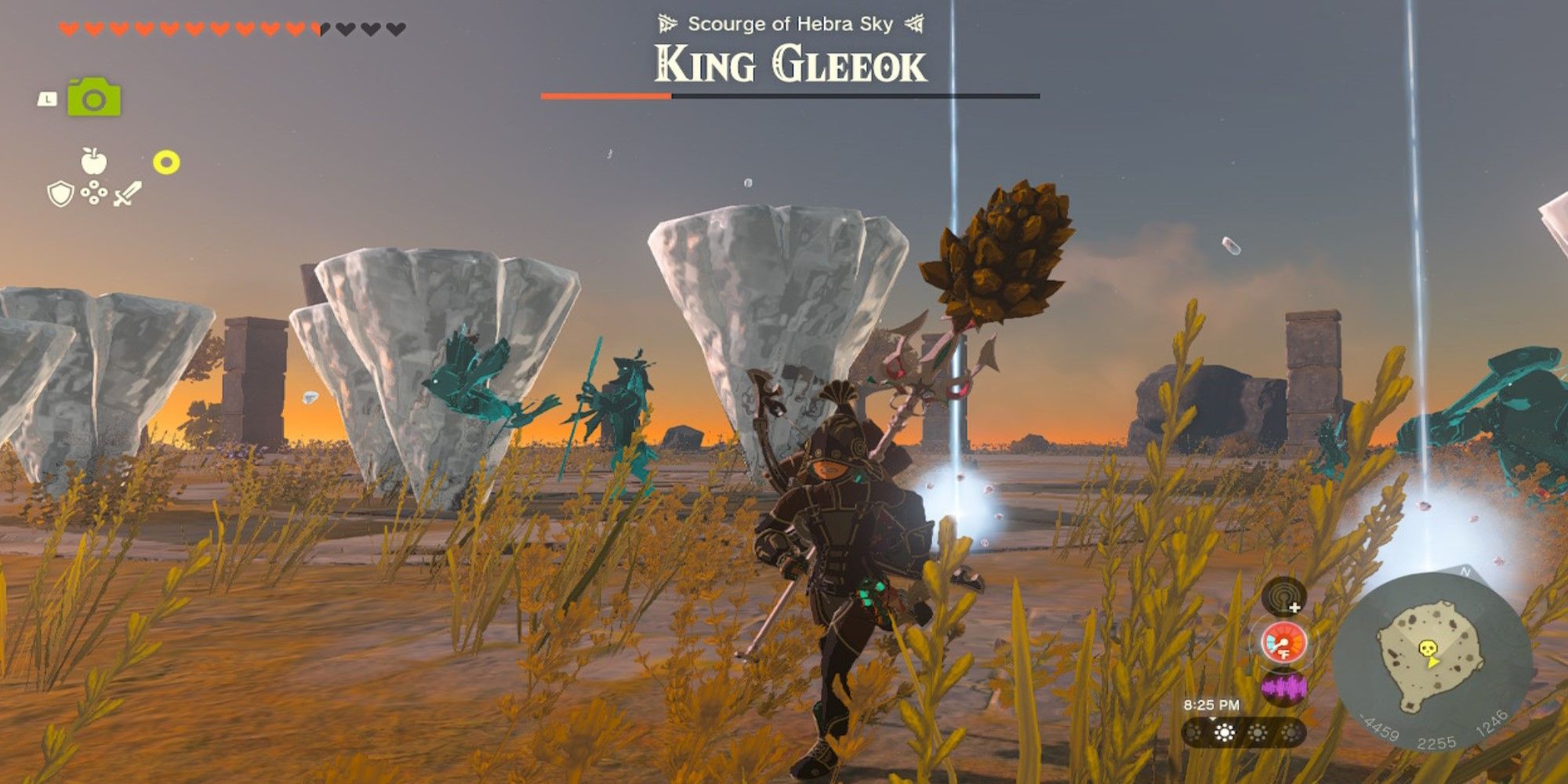Click the yellow player arrow on minimap
This screenshot has height=784, width=1568.
pos(1432,662)
